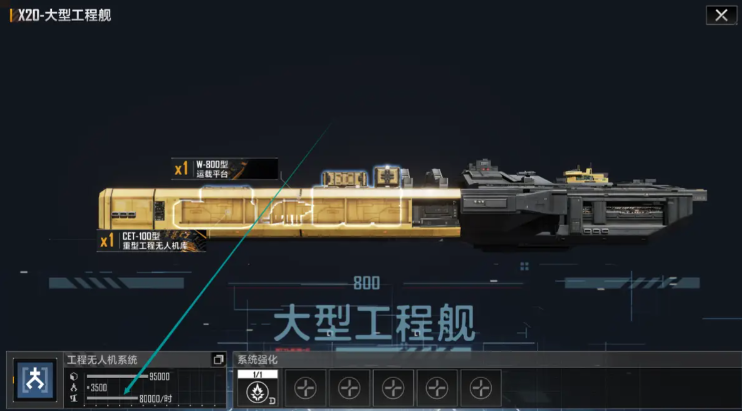Select the W-800 carrier platform label
Image resolution: width=742 pixels, height=411 pixels.
click(224, 168)
